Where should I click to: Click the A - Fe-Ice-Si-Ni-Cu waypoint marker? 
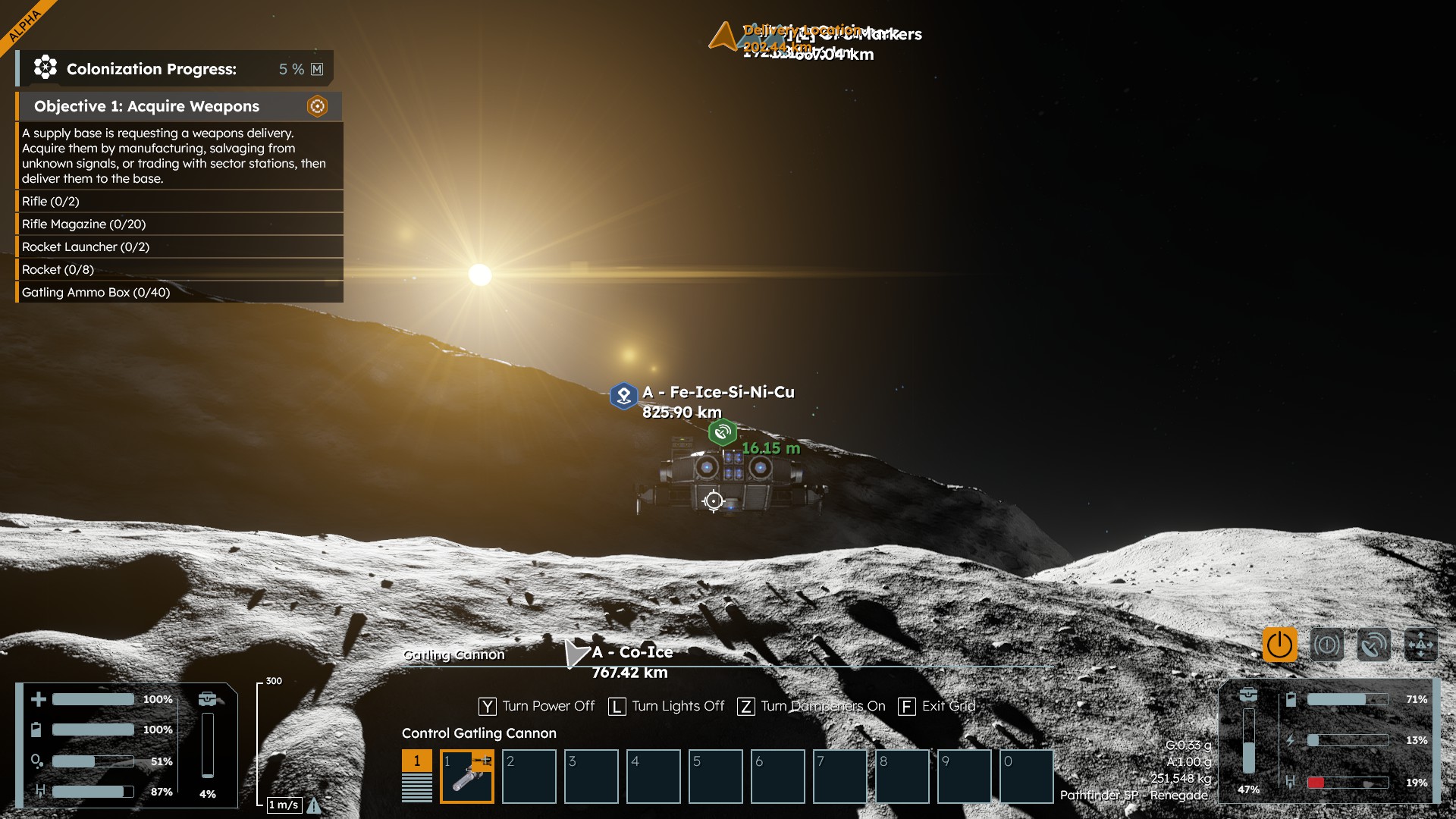pos(623,395)
